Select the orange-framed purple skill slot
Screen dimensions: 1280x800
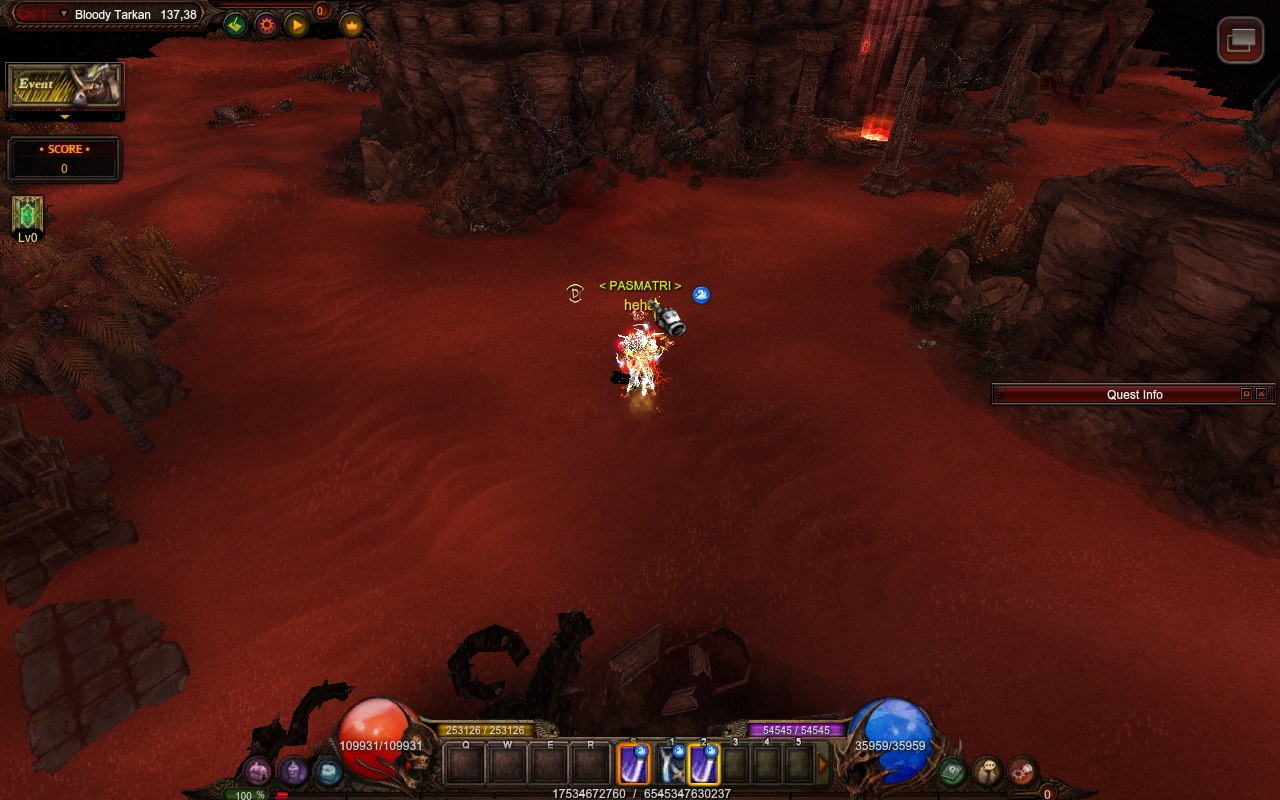(633, 766)
